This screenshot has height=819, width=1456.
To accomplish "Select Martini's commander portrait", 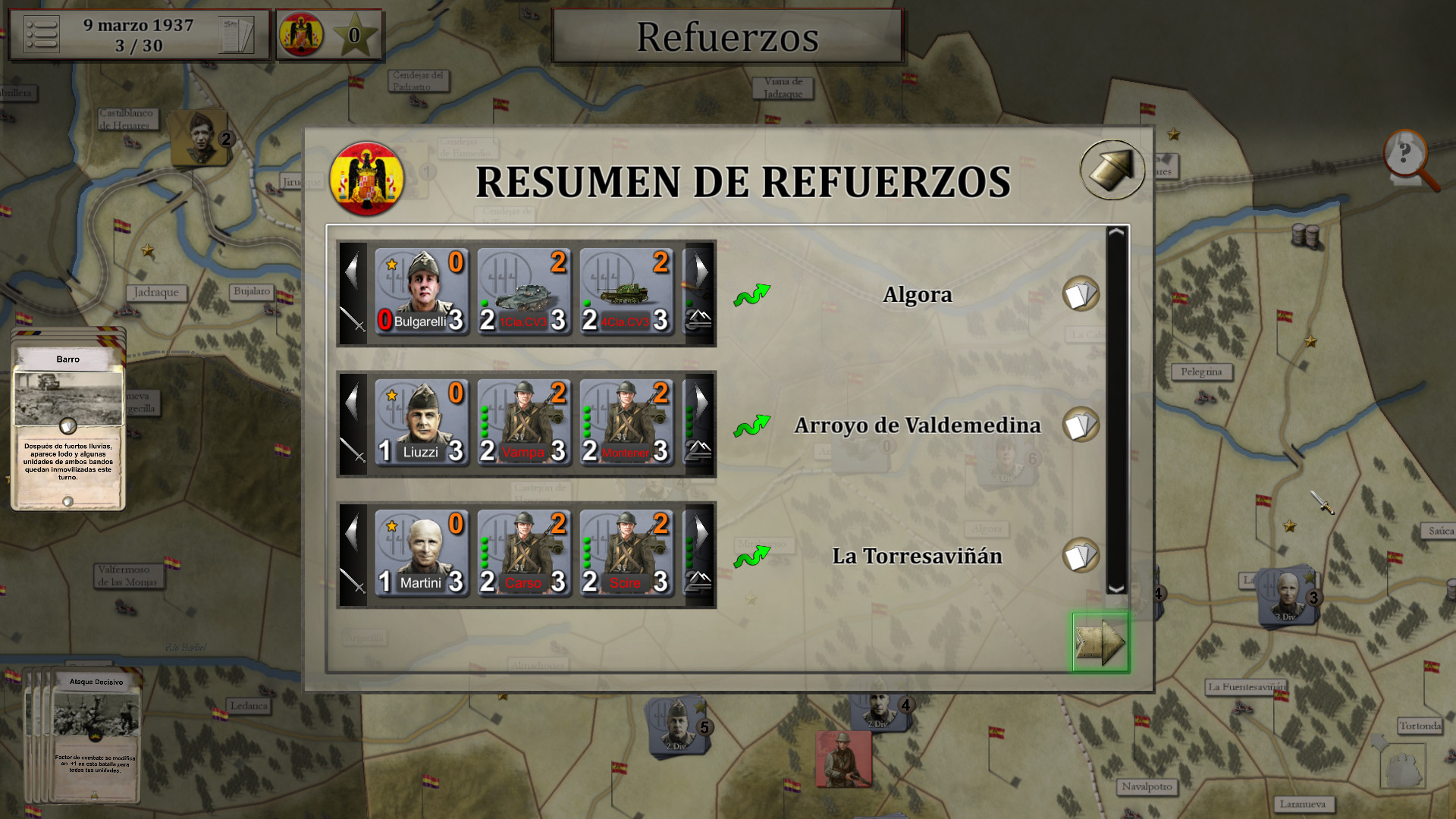I will [x=422, y=550].
